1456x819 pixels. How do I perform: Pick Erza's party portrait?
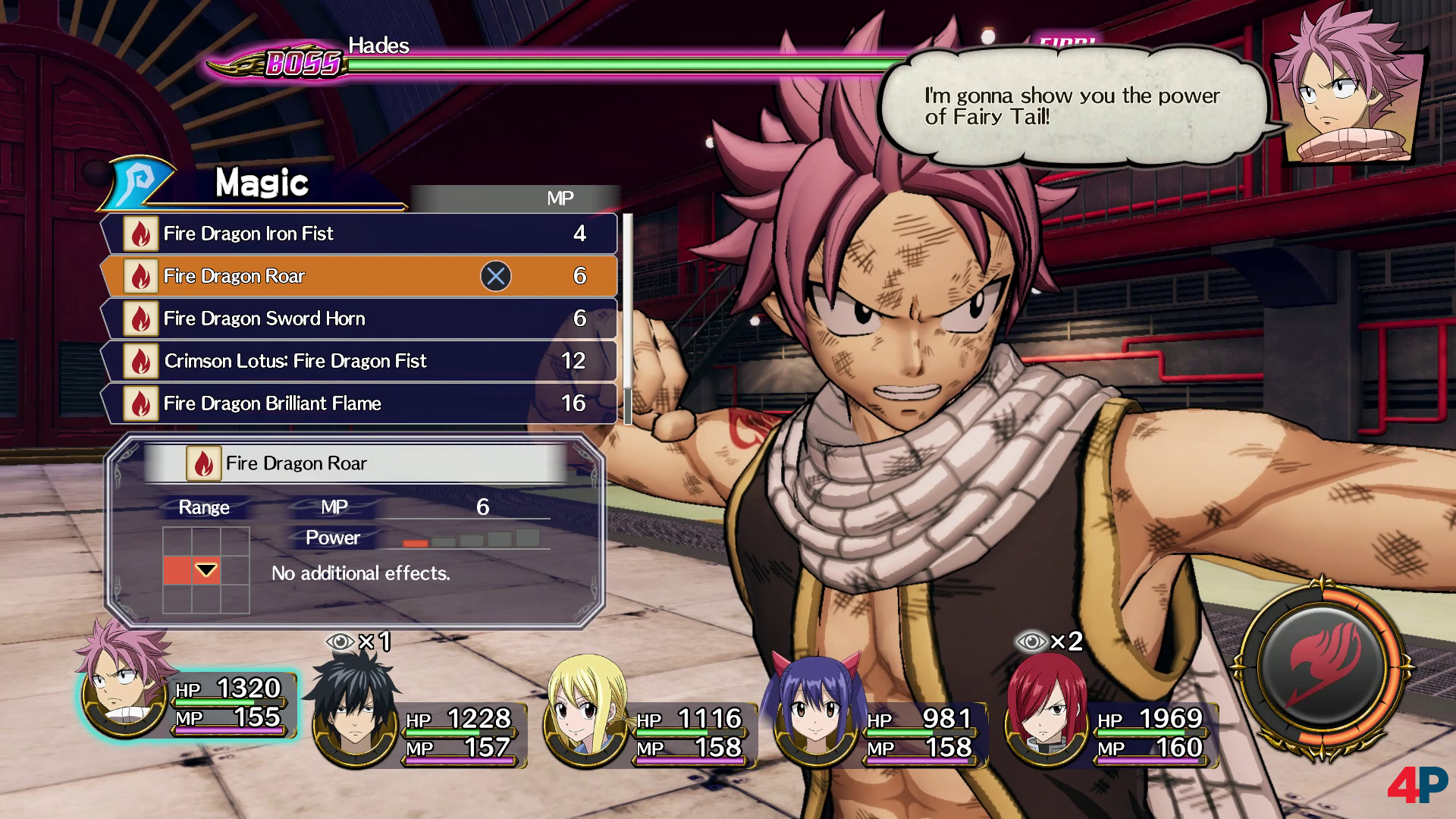1046,714
